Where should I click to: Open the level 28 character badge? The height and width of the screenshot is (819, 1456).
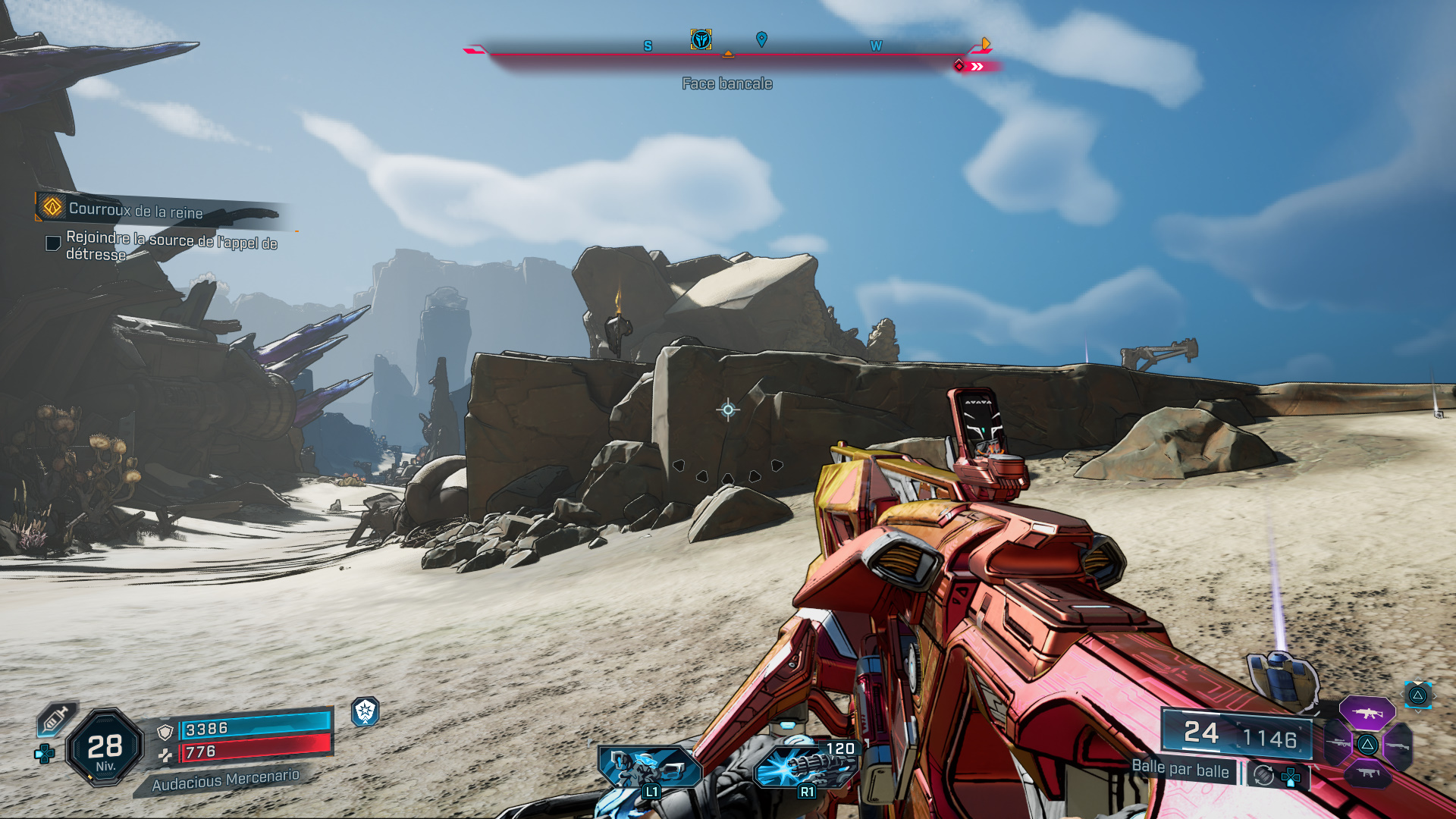pyautogui.click(x=105, y=748)
